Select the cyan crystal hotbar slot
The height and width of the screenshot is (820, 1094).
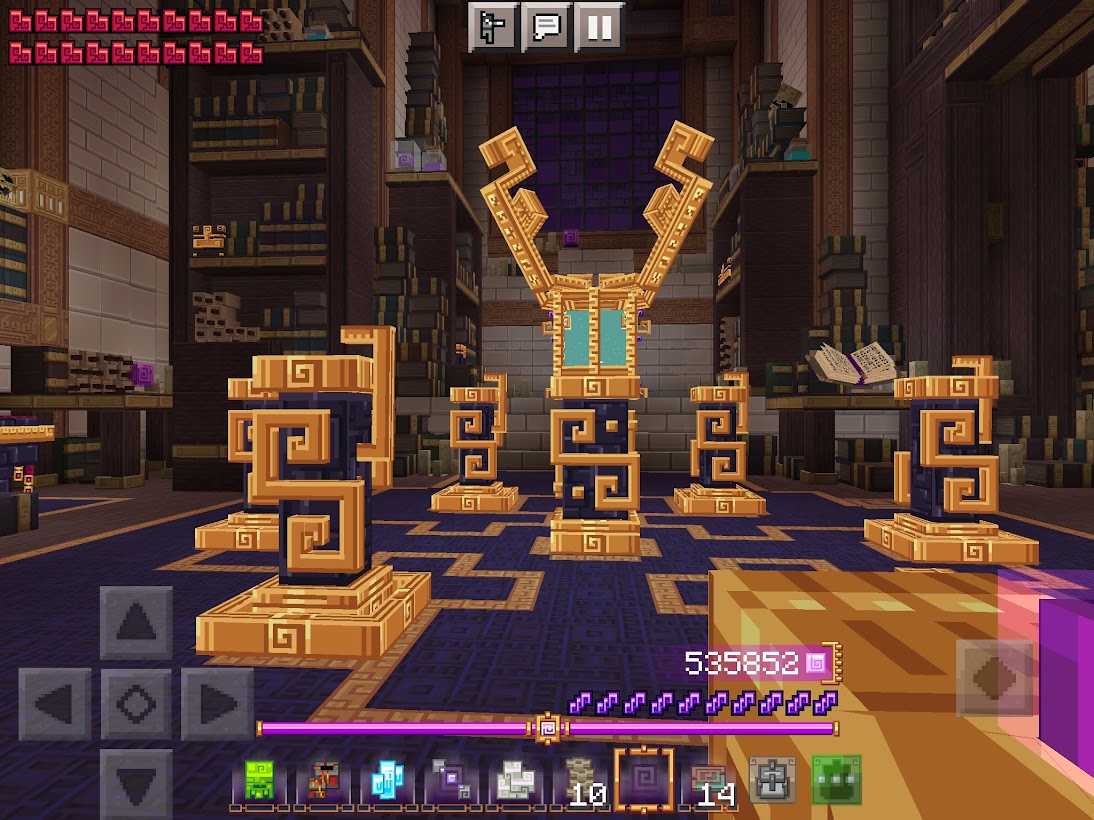click(x=386, y=782)
